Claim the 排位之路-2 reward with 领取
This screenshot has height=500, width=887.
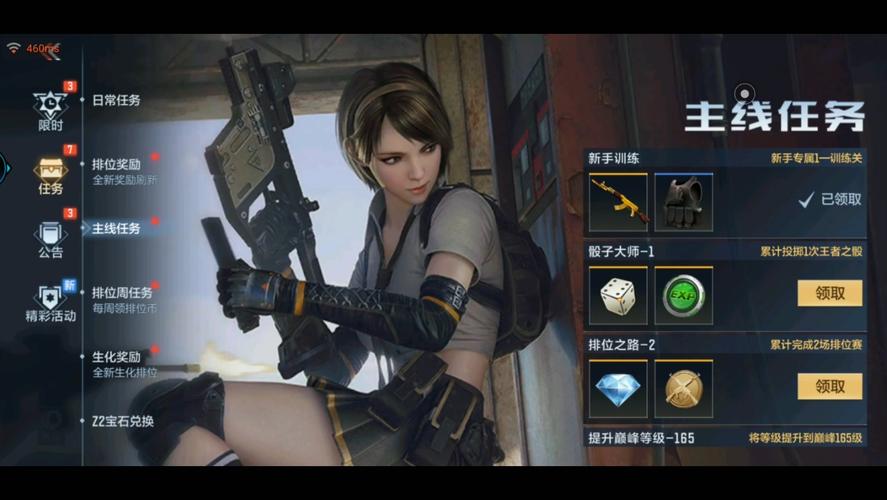[x=829, y=386]
